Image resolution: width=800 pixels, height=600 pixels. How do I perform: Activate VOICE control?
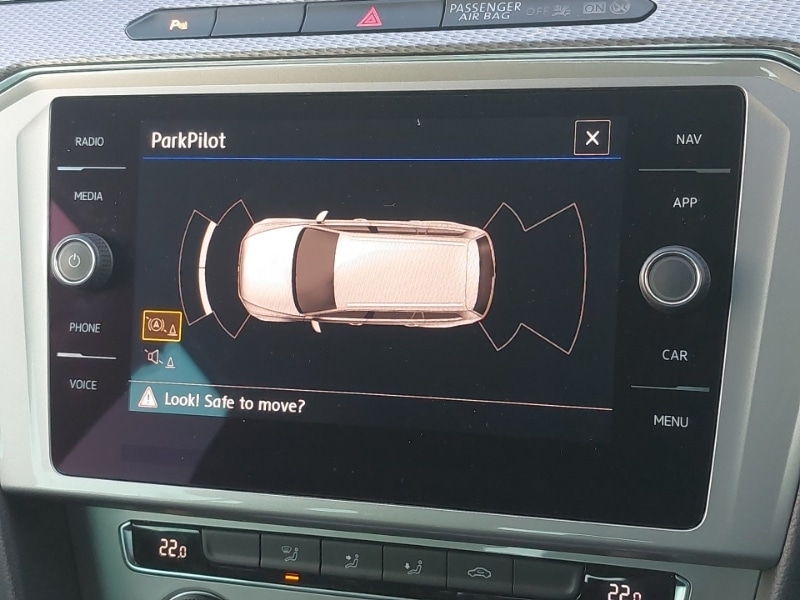pos(83,384)
